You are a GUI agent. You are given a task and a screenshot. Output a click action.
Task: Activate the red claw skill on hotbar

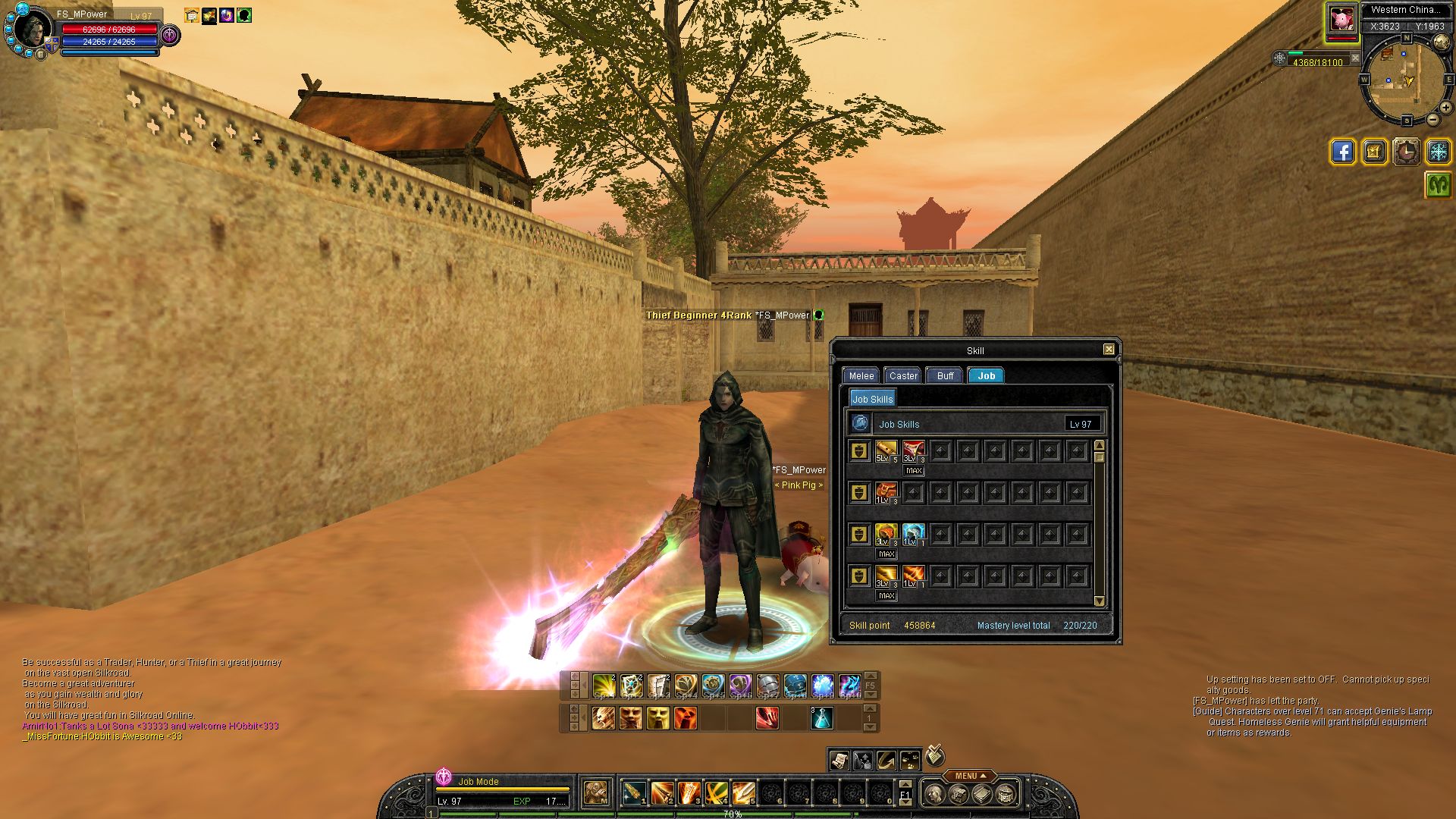767,717
